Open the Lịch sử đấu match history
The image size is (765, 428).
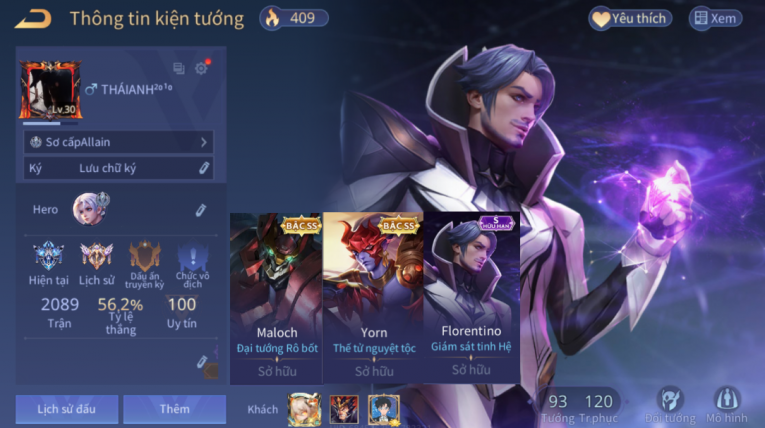click(65, 409)
